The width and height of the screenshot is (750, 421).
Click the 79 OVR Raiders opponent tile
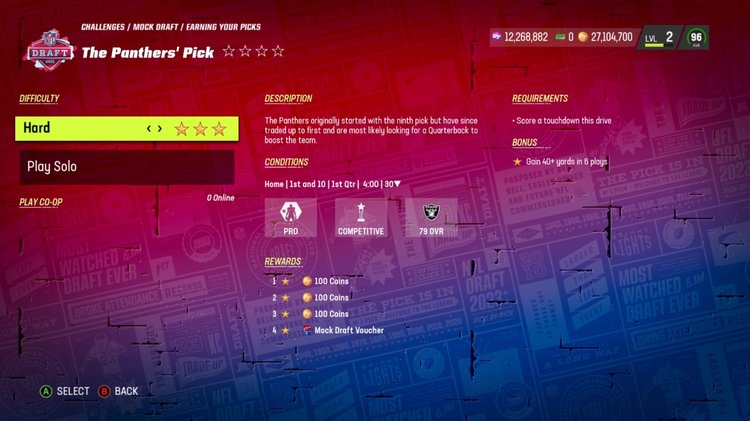click(431, 217)
